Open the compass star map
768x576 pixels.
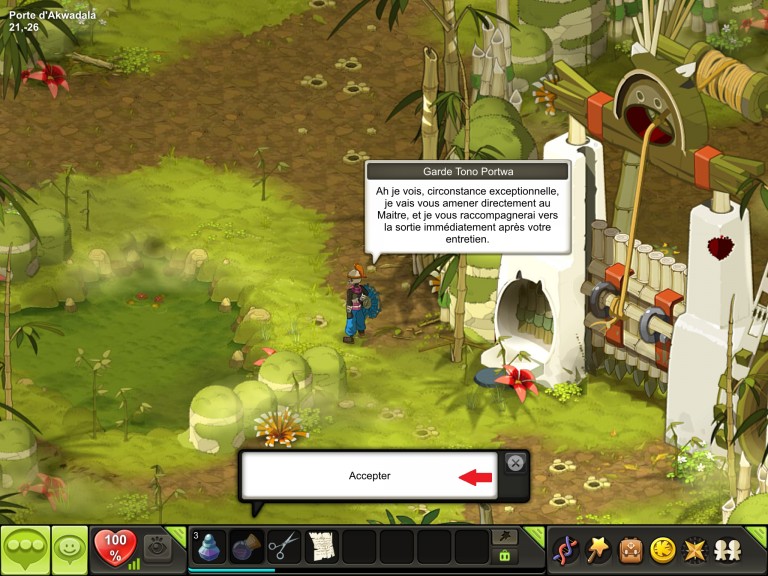click(x=693, y=549)
